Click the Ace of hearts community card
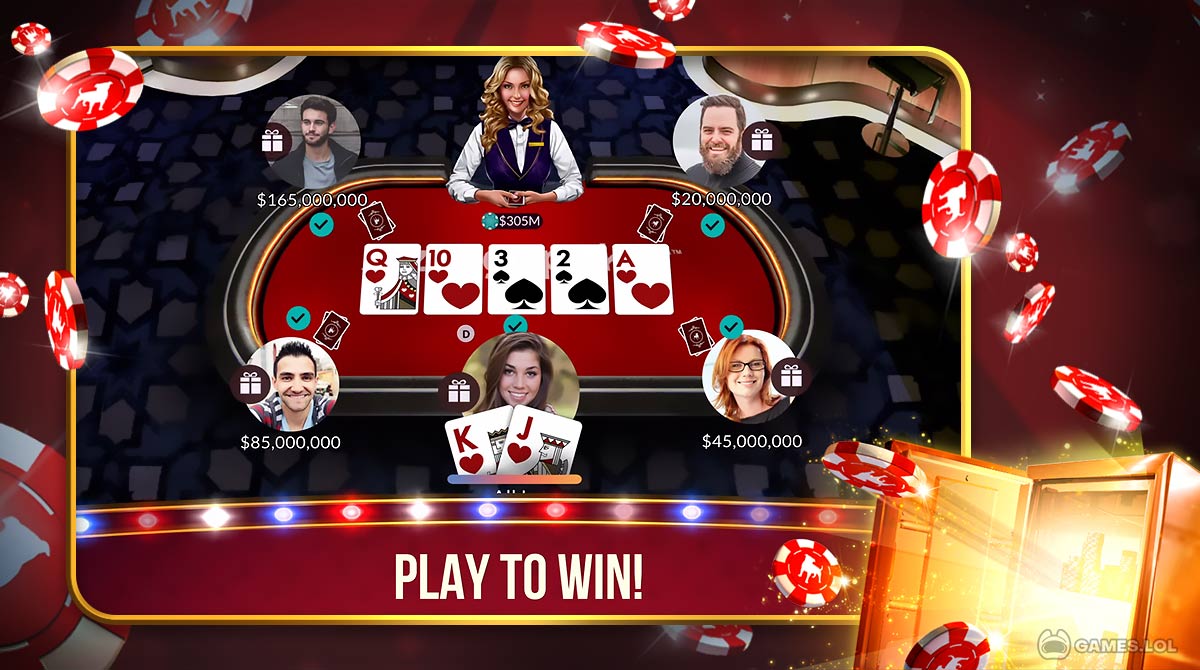 [x=642, y=279]
